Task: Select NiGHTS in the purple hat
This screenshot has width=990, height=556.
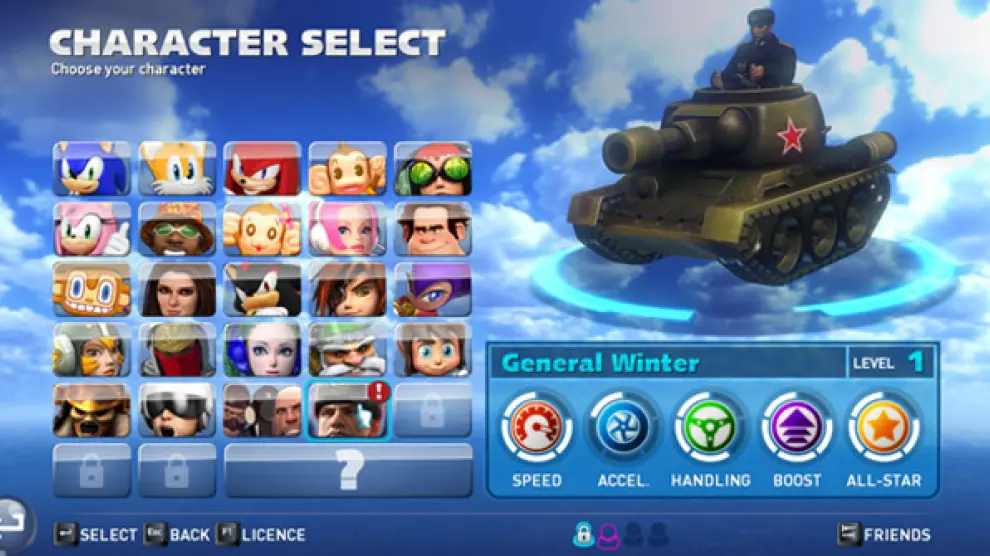Action: pyautogui.click(x=432, y=289)
